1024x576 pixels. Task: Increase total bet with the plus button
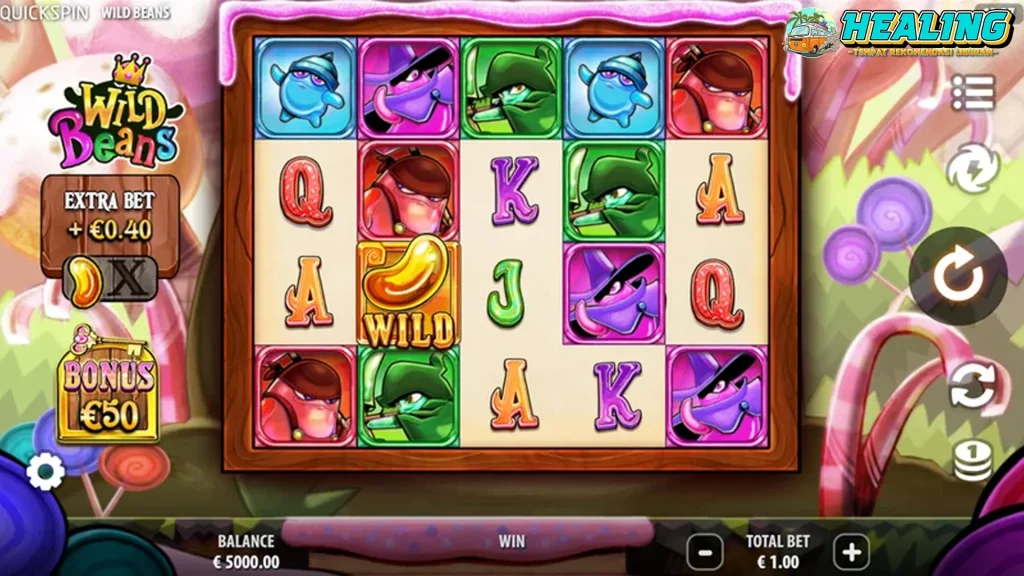(851, 550)
